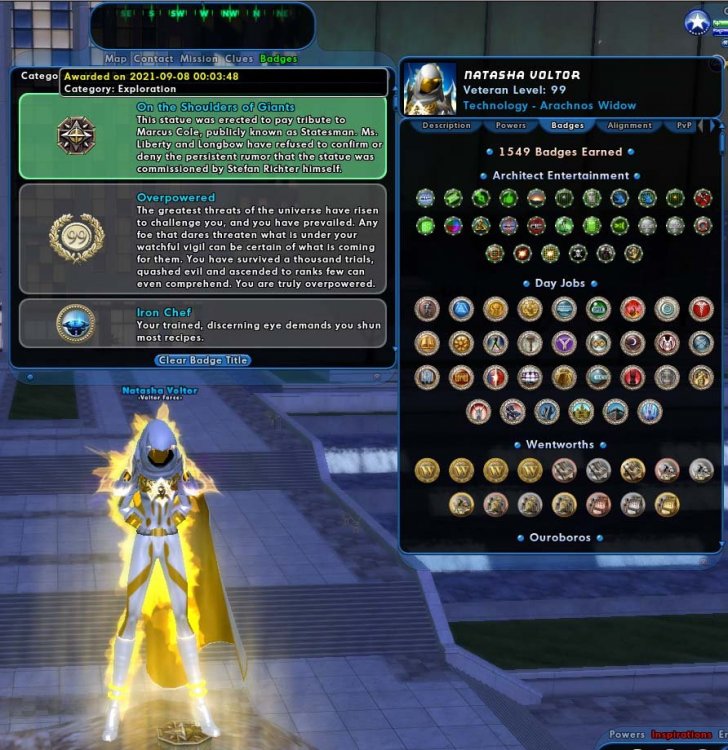Screen dimensions: 728x750
Task: Switch to the character Powers info tab
Action: 511,126
